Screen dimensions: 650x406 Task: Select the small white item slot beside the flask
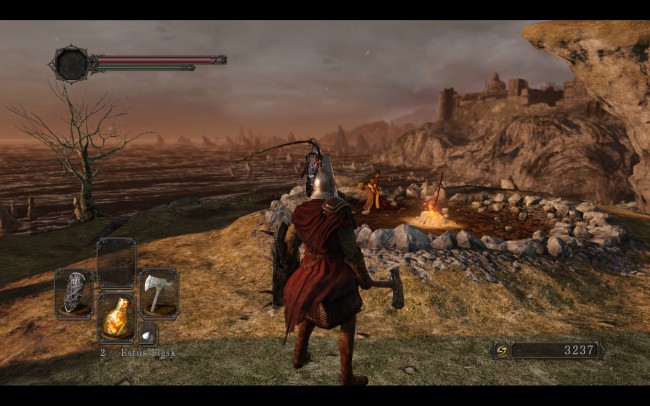click(146, 335)
